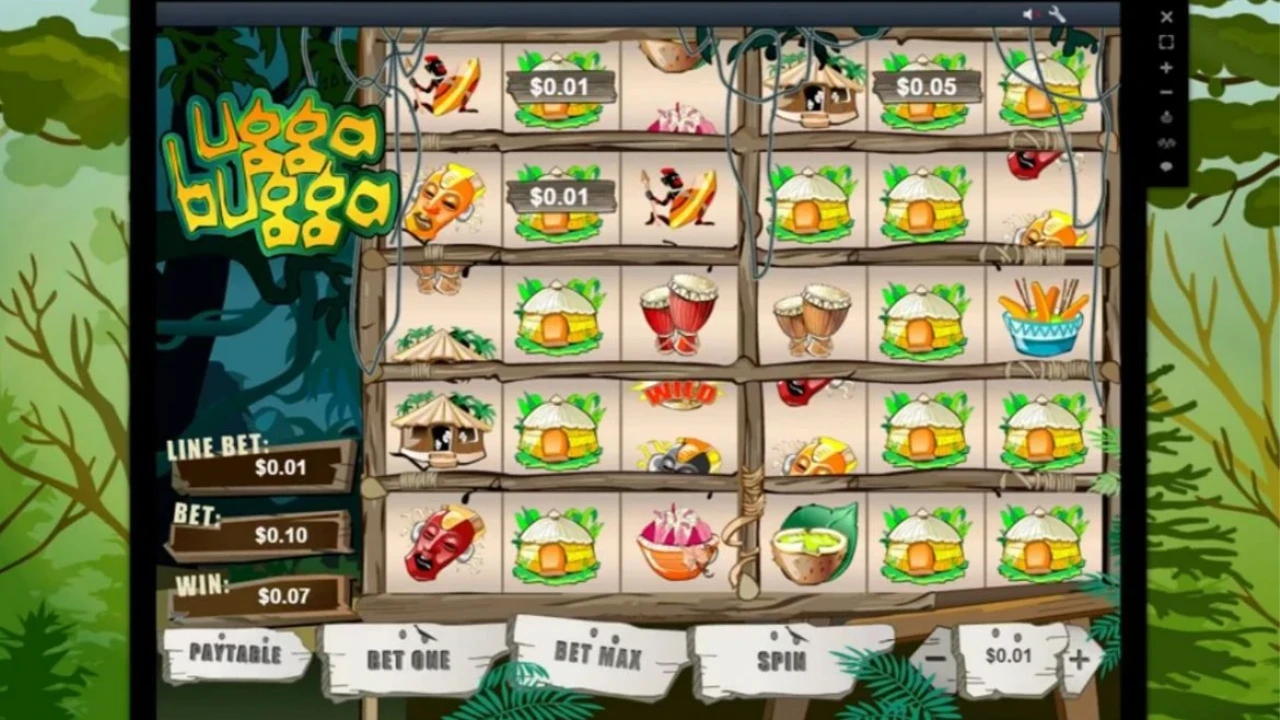Image resolution: width=1280 pixels, height=720 pixels.
Task: Mute the game sound via the speaker icon
Action: click(x=1030, y=14)
